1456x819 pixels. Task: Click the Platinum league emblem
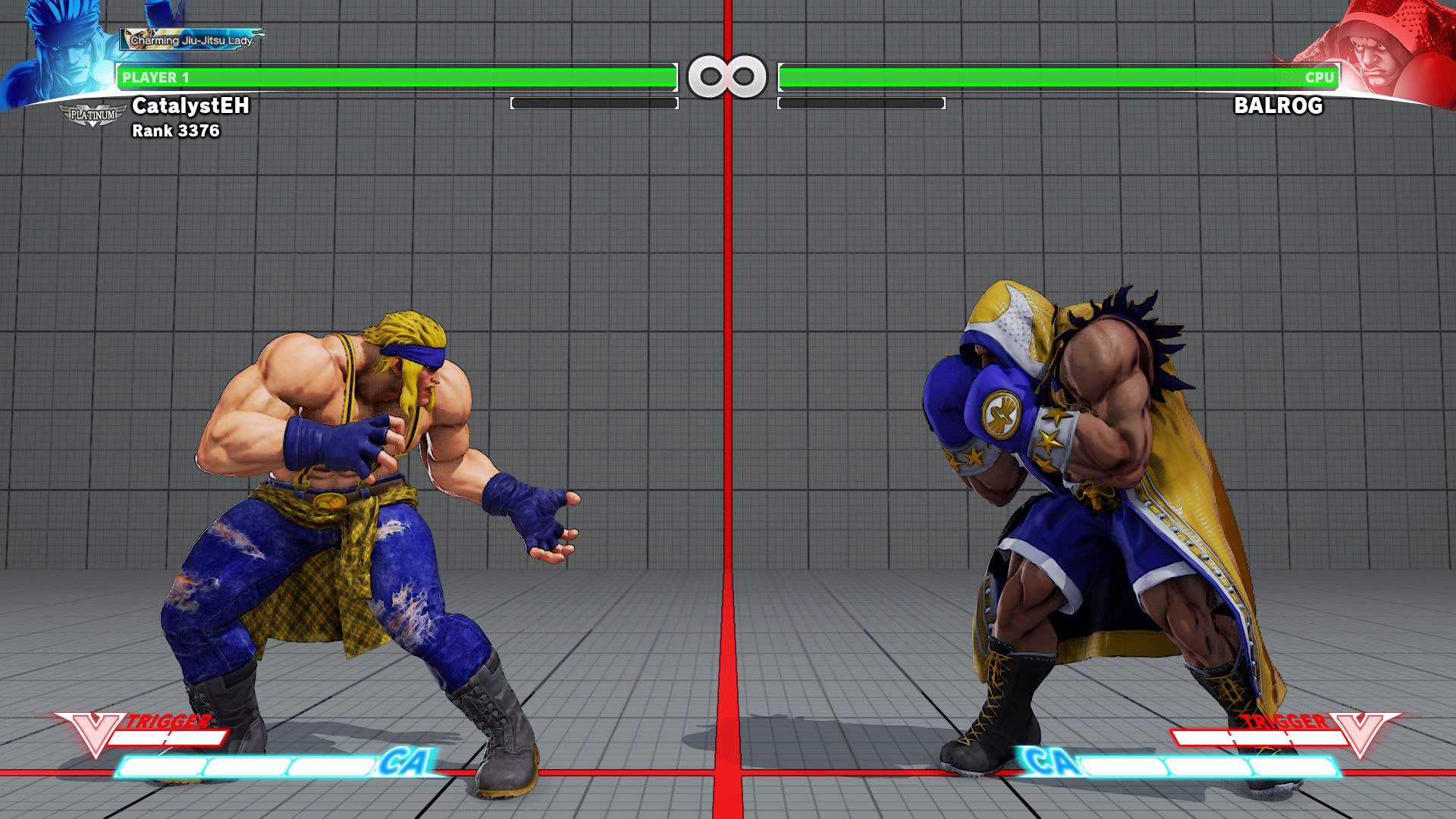tap(91, 115)
